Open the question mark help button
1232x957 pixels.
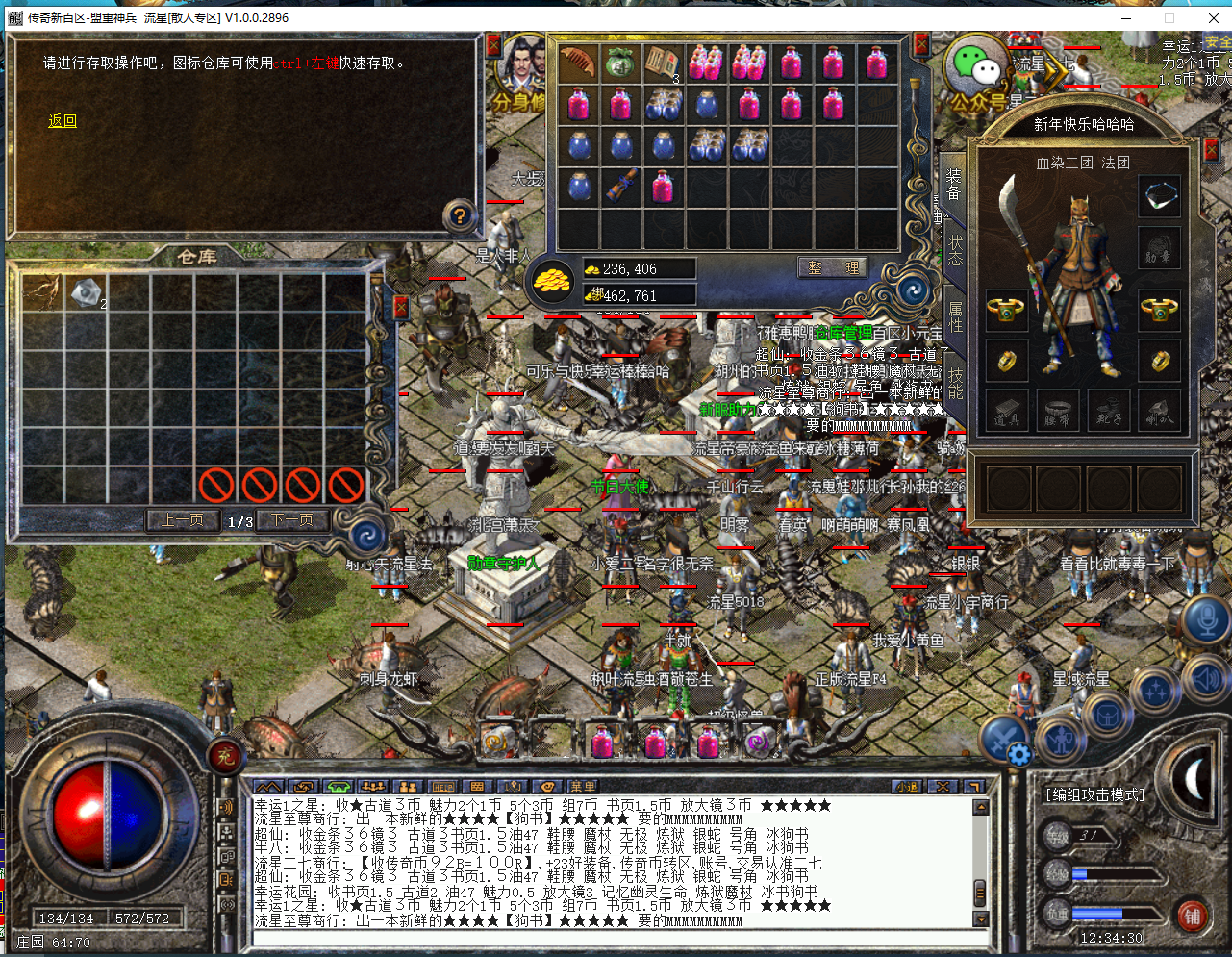click(460, 215)
